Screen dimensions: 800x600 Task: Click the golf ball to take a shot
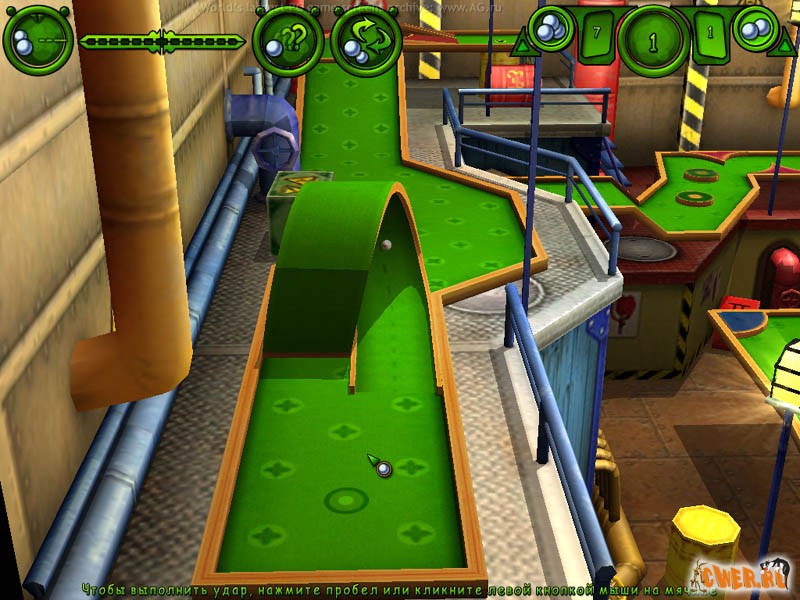click(x=384, y=469)
